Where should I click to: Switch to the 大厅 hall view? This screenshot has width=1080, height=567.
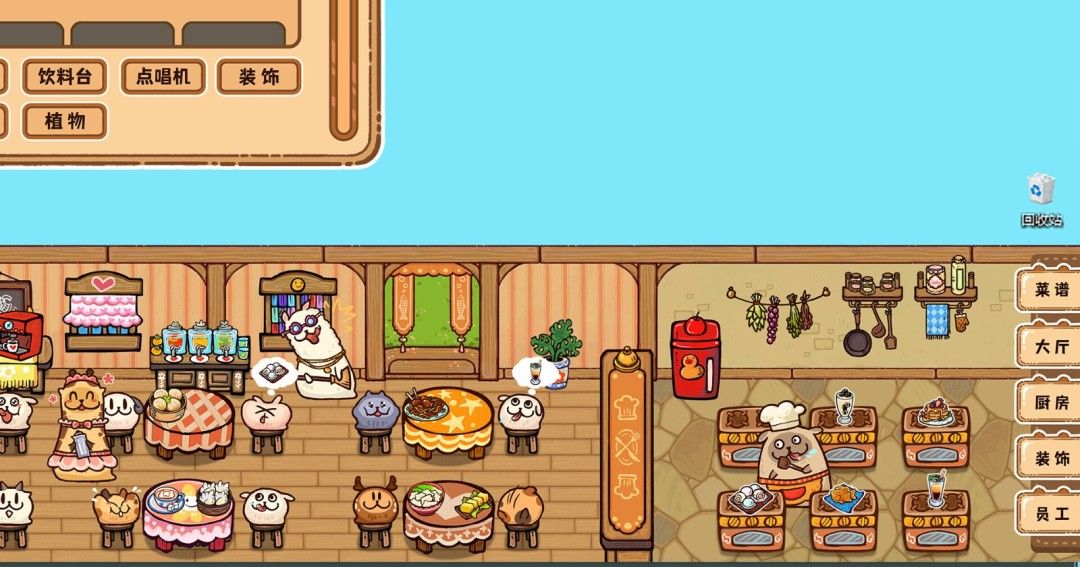1051,347
